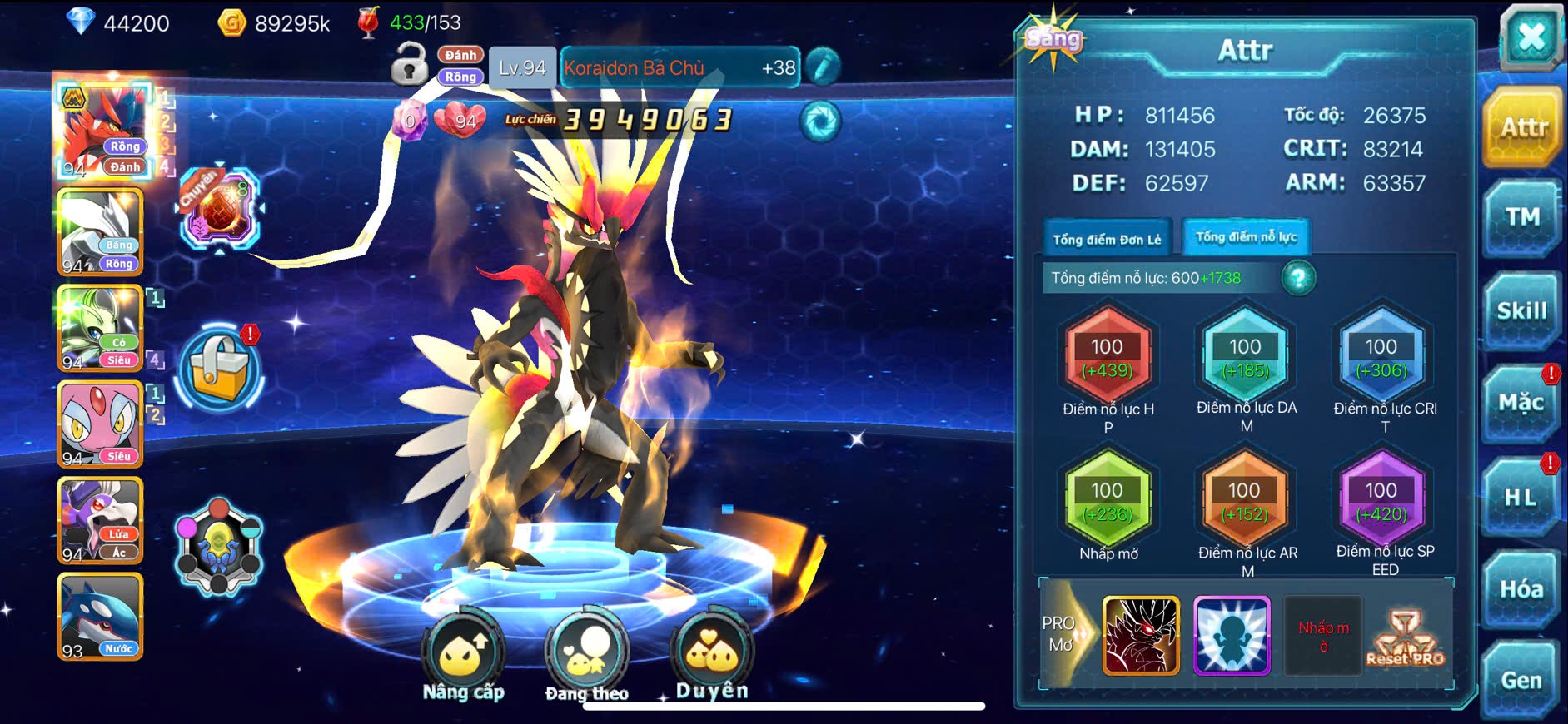
Task: Select the HL side tab
Action: click(1521, 498)
